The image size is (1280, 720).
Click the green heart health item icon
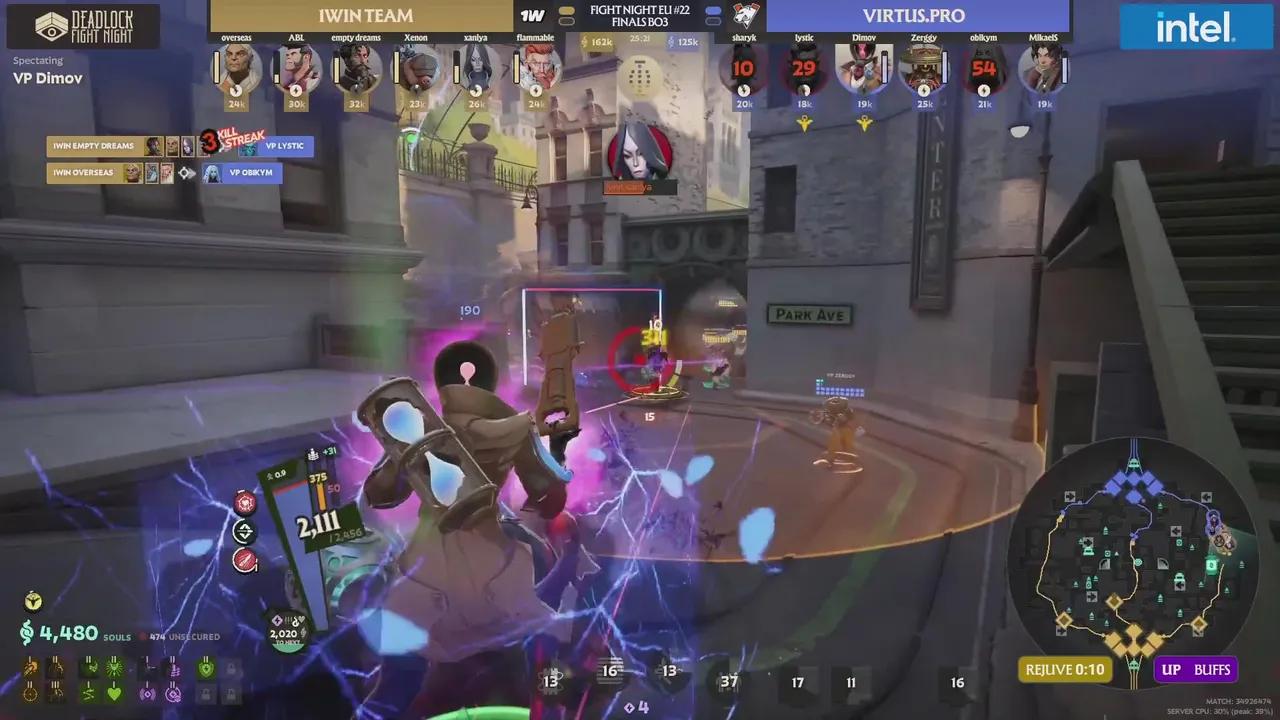pyautogui.click(x=114, y=694)
